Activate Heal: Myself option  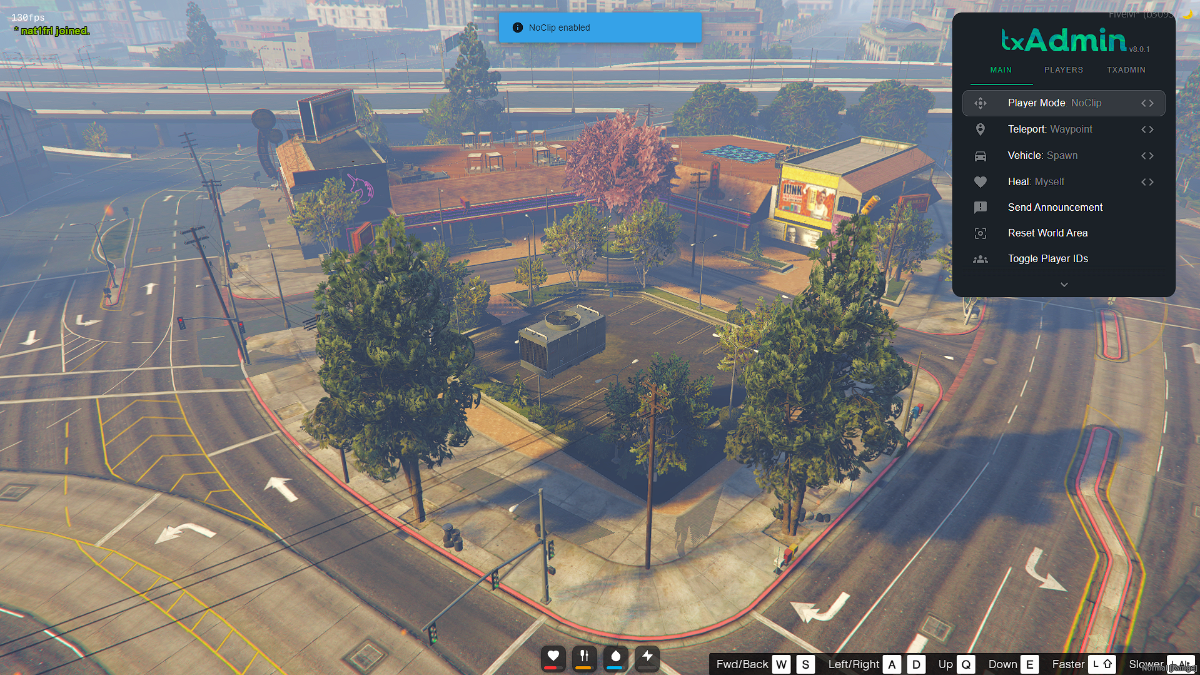[x=1036, y=182]
